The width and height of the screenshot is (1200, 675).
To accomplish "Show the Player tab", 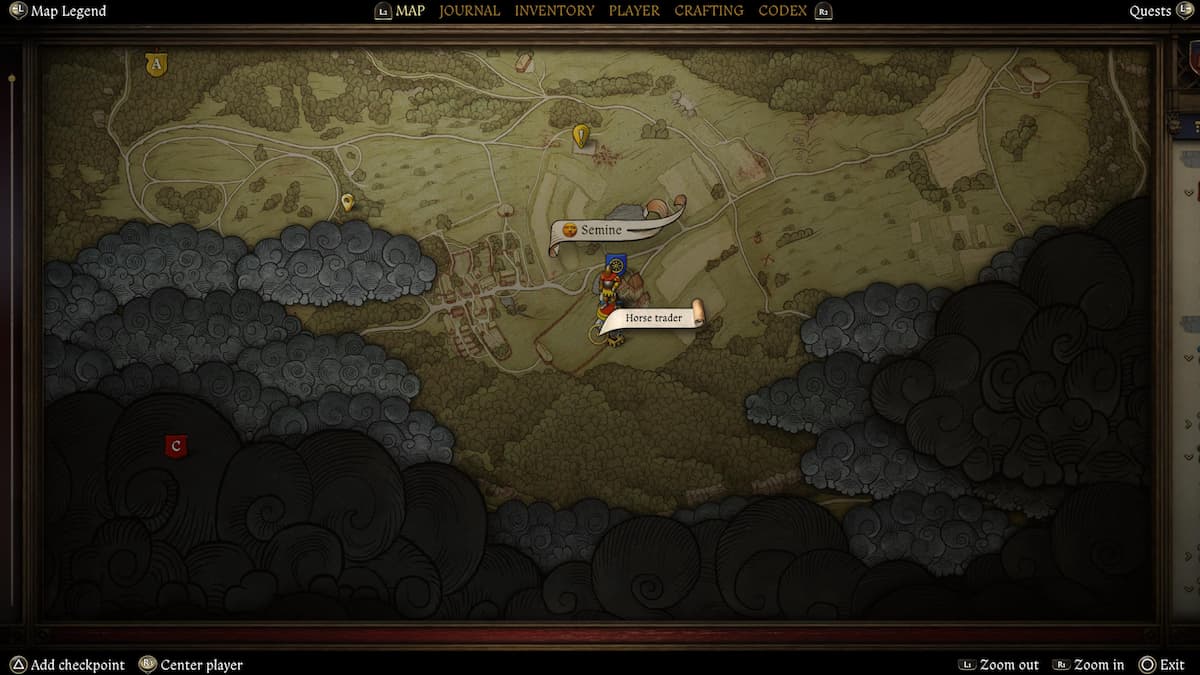I will (x=634, y=11).
